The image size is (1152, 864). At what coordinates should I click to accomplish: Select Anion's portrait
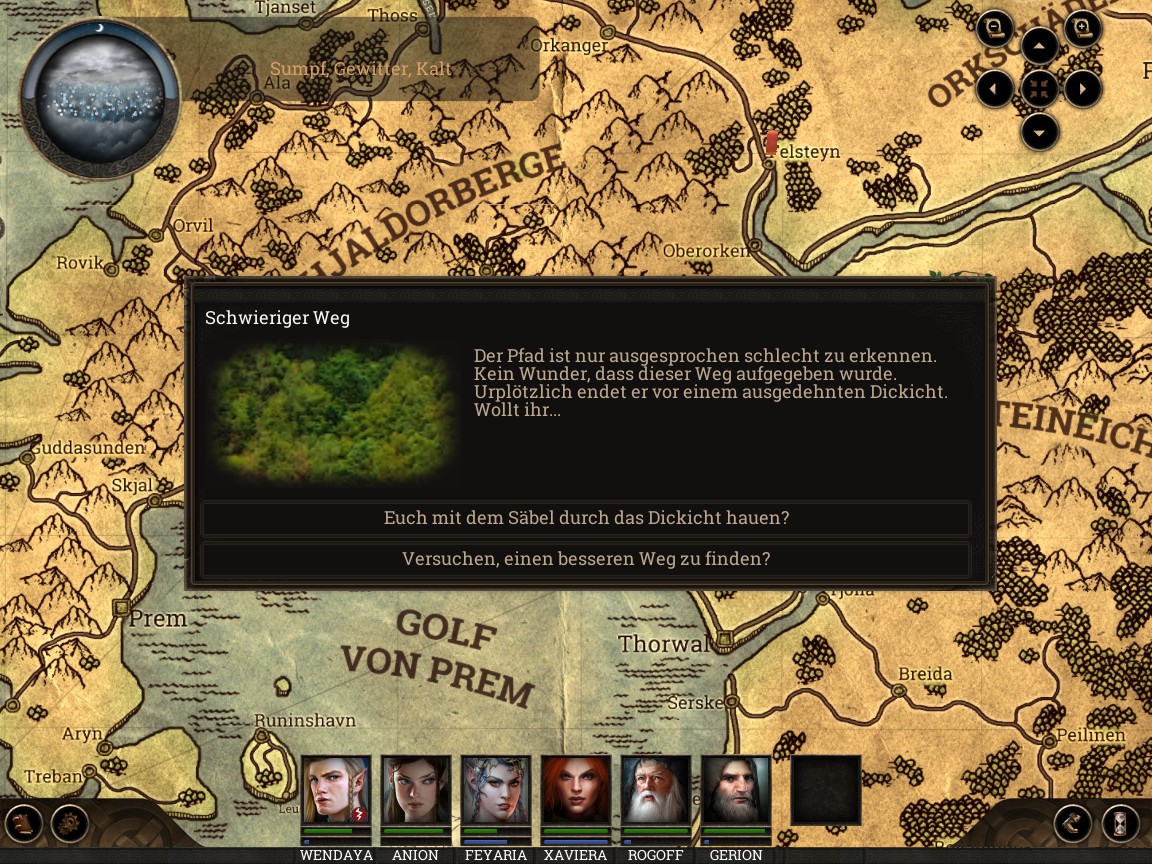click(x=416, y=790)
